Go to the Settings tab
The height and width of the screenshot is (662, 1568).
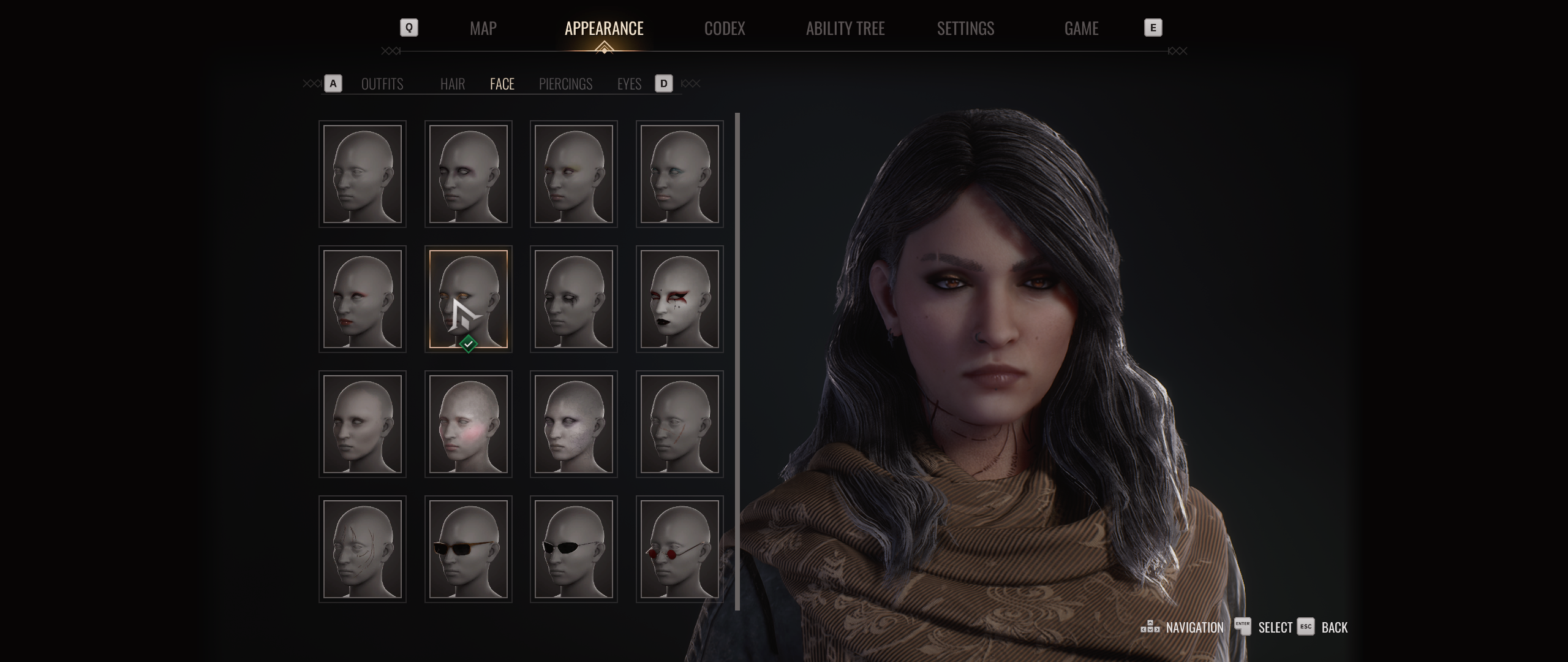965,28
